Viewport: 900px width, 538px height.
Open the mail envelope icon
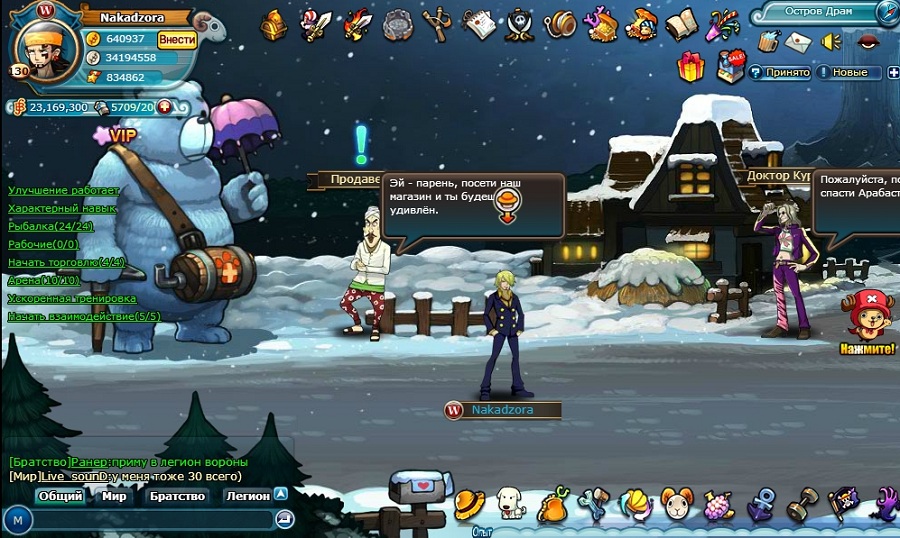(x=799, y=42)
